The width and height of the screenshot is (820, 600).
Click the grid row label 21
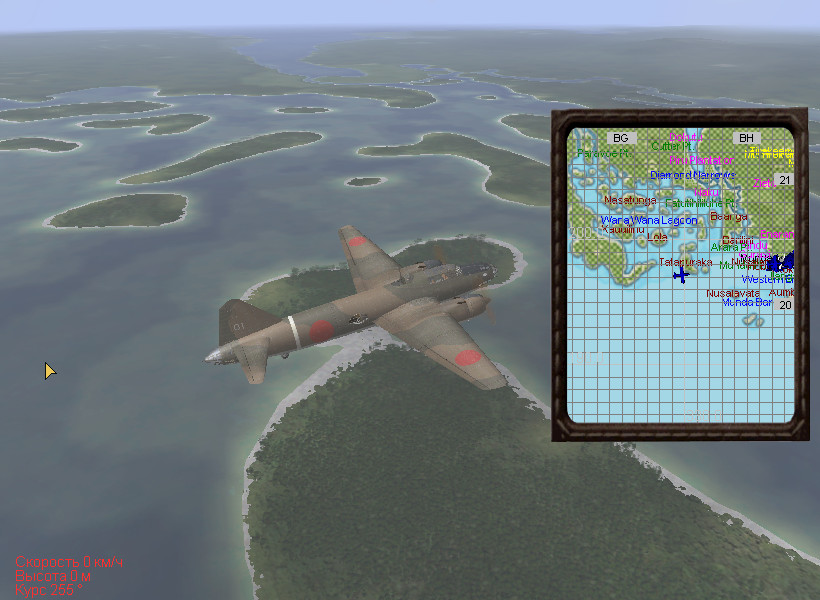click(x=785, y=181)
